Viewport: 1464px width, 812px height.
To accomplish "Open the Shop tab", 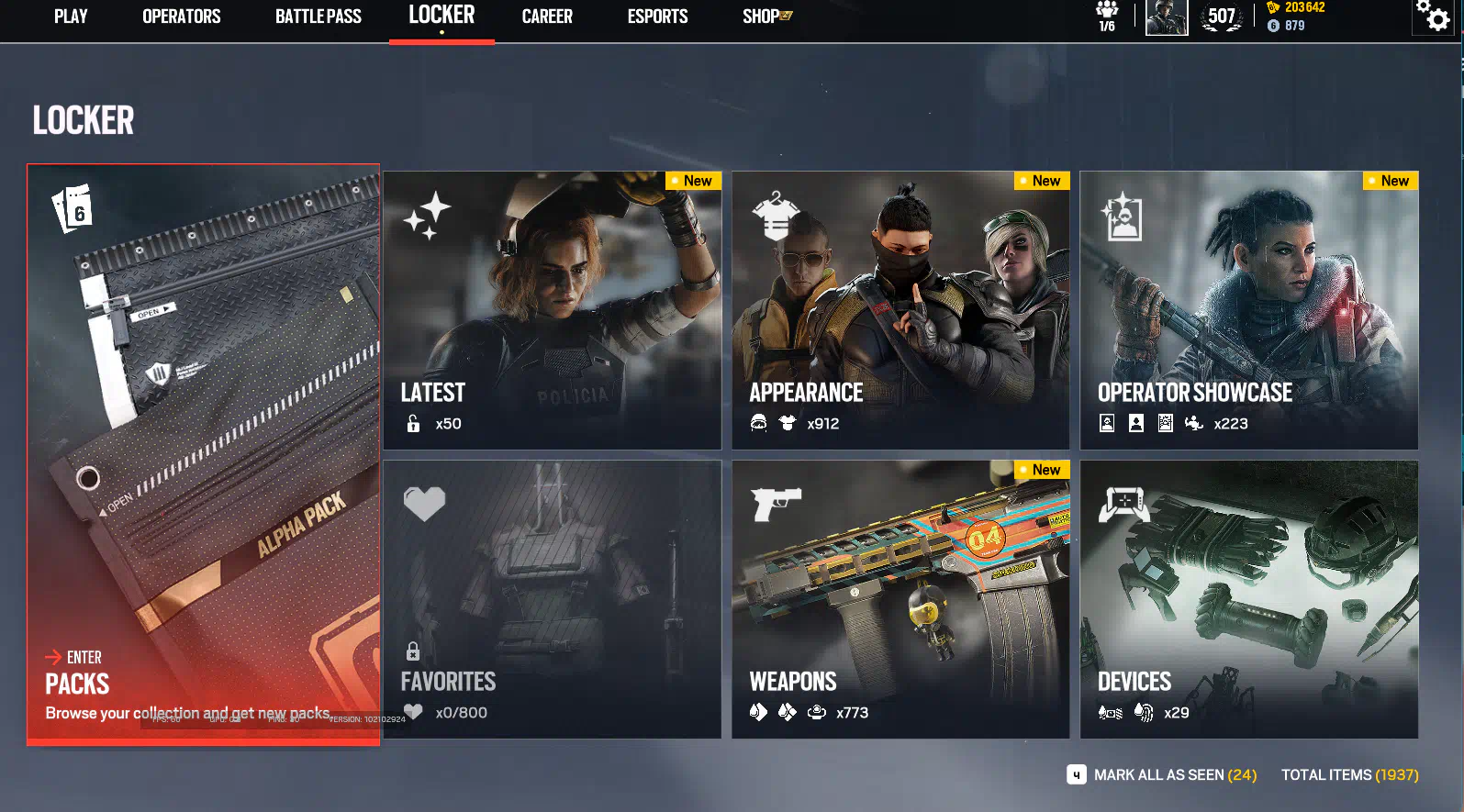I will point(766,17).
